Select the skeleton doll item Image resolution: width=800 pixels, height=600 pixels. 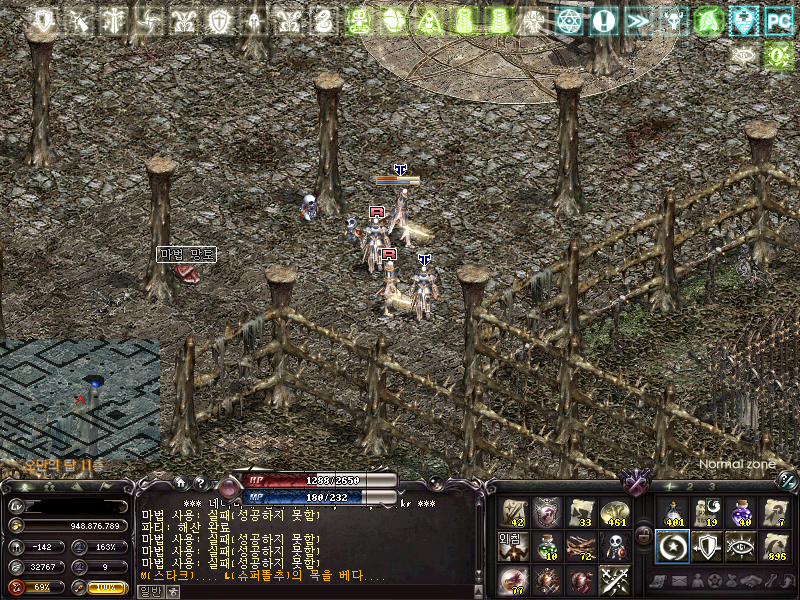615,547
